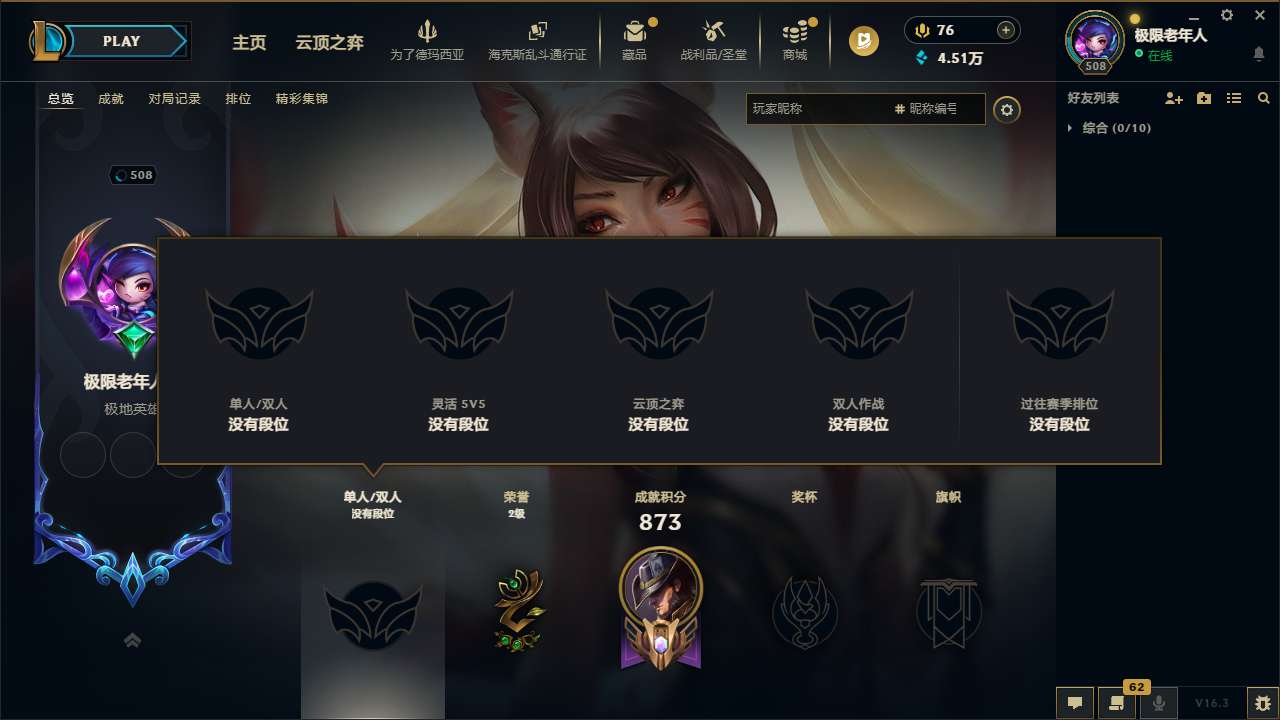This screenshot has width=1280, height=720.
Task: Open the friend search icon in the friends list
Action: coord(1263,98)
